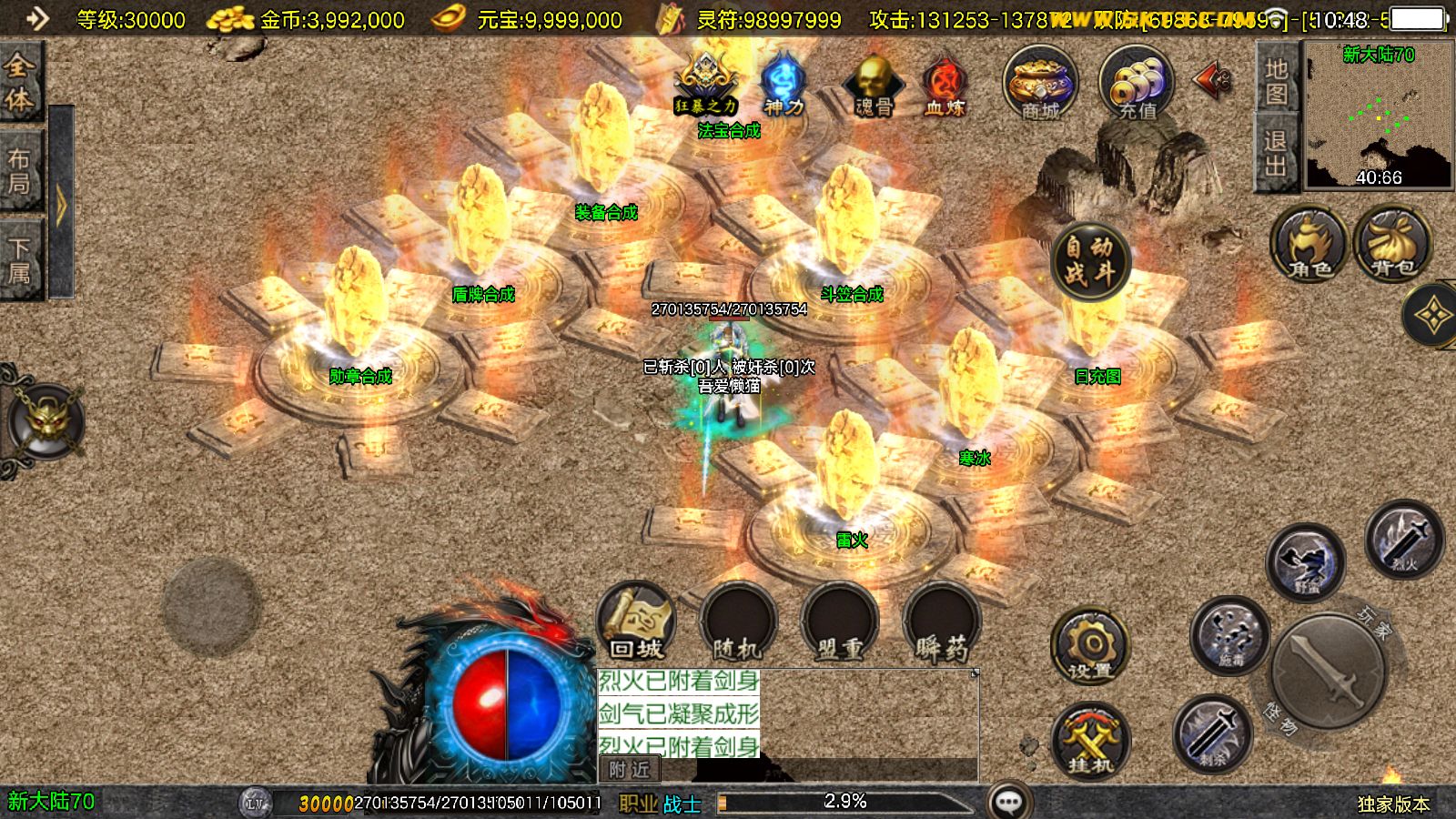Open the 角色 character sheet
The height and width of the screenshot is (819, 1456).
1309,244
